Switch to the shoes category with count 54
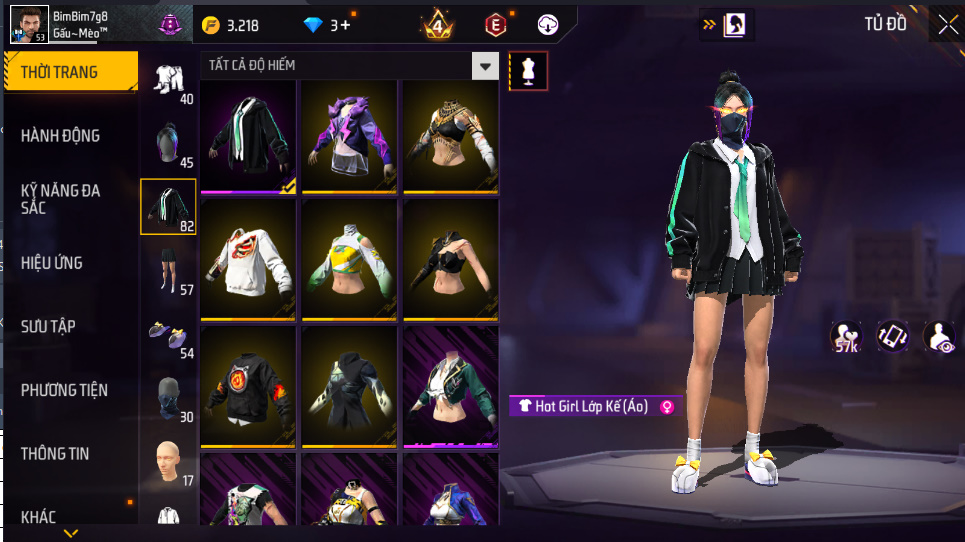Viewport: 965px width, 542px height. (167, 333)
